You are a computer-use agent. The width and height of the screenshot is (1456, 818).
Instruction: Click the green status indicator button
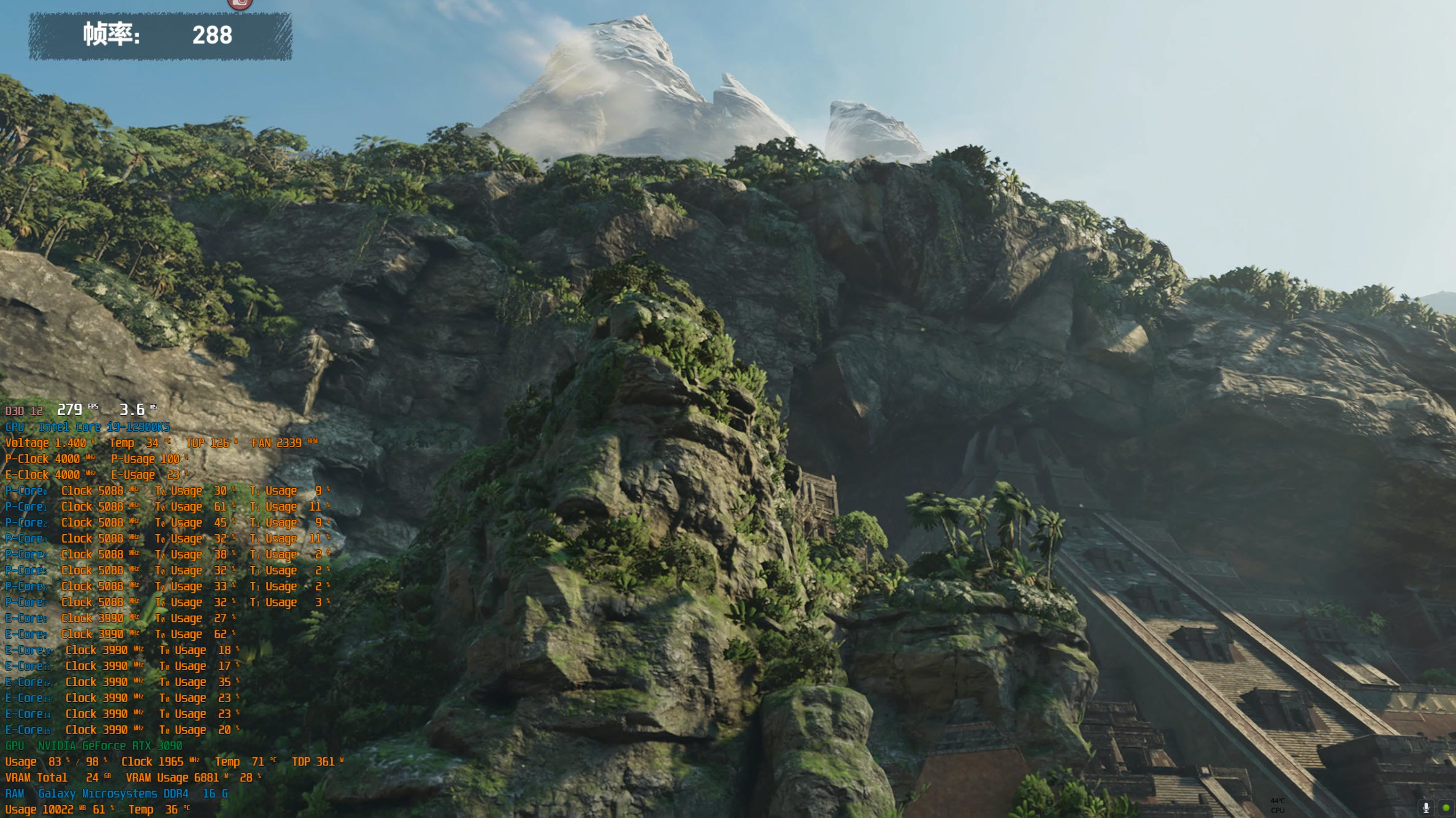1446,808
